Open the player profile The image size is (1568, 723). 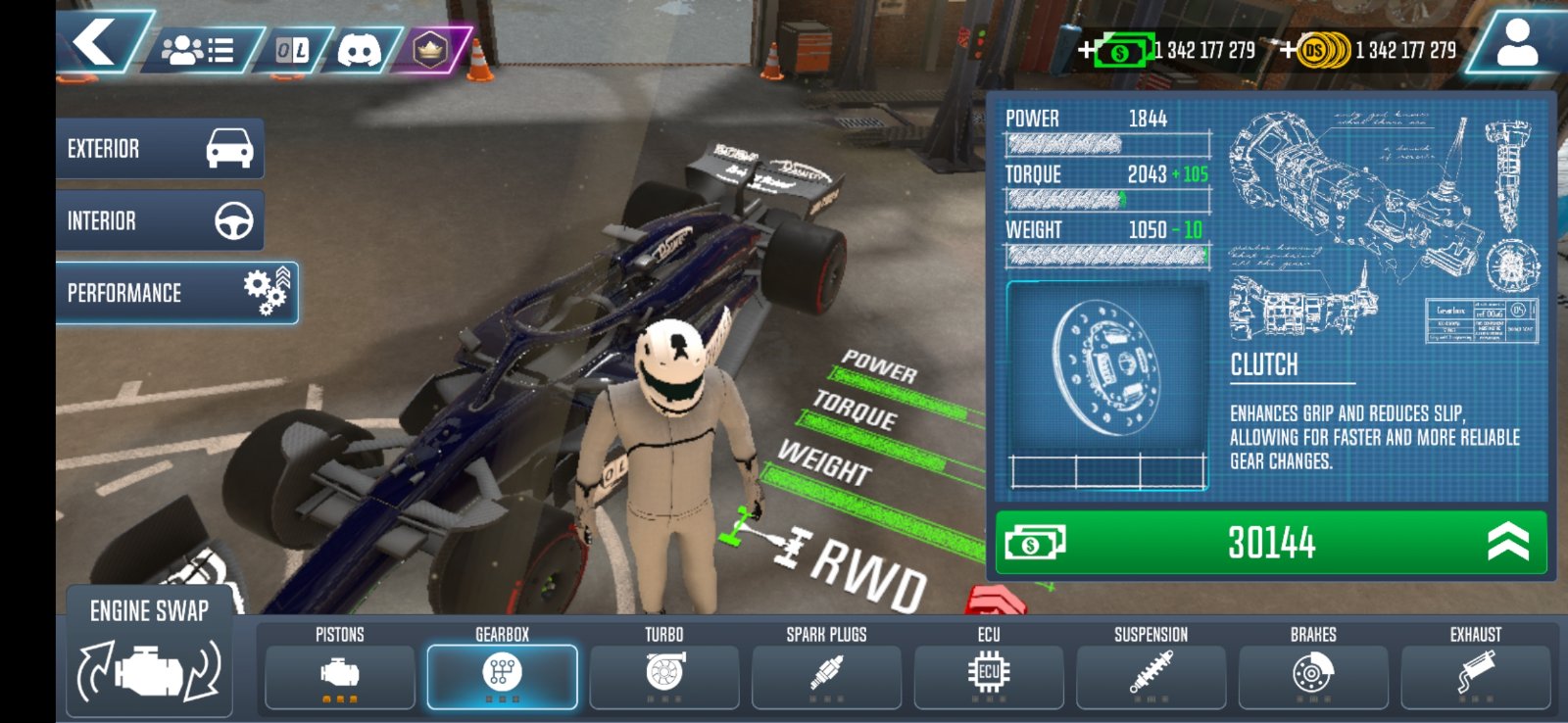(1516, 45)
